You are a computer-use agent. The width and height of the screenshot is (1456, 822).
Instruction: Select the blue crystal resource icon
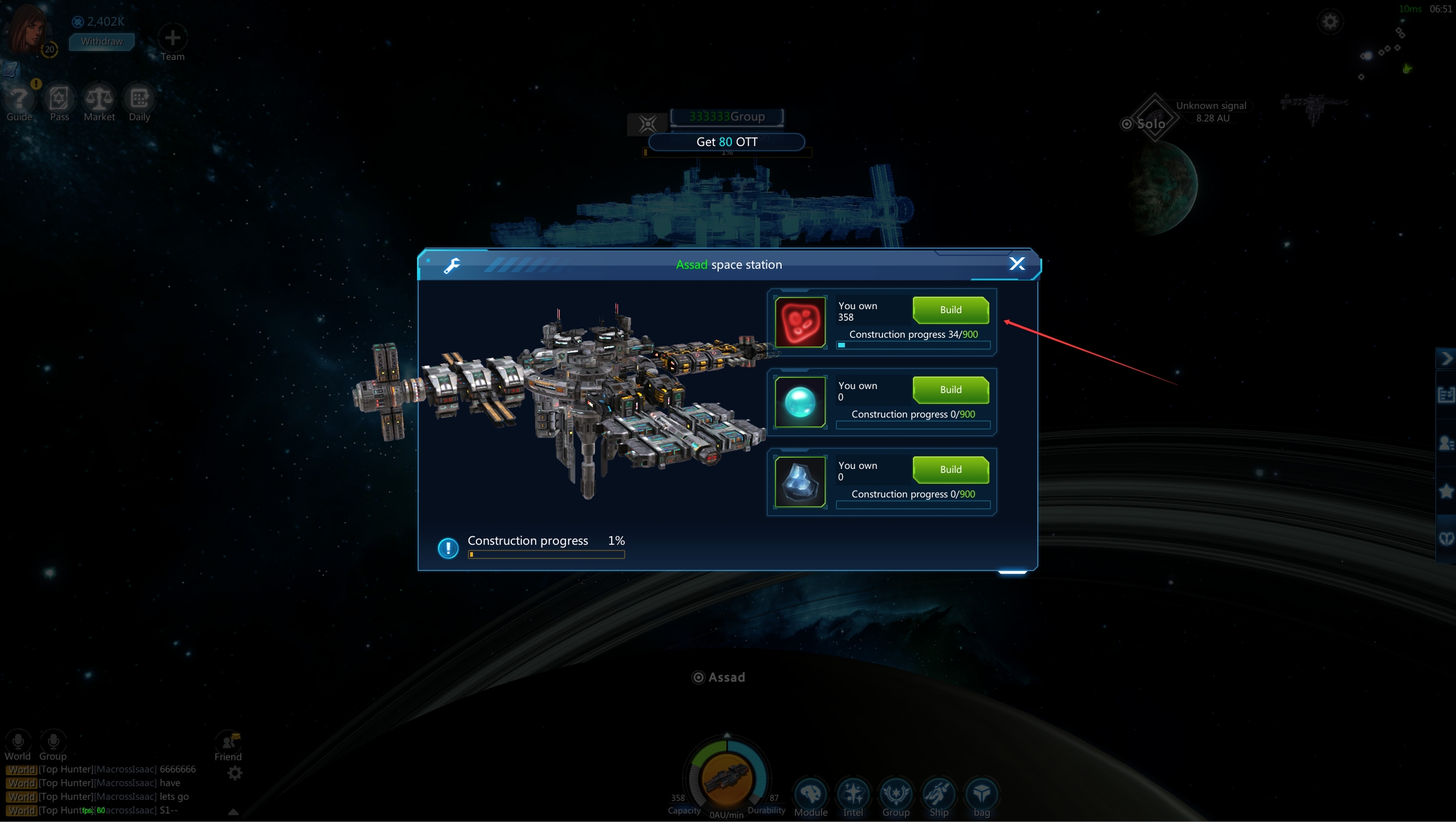click(x=800, y=482)
